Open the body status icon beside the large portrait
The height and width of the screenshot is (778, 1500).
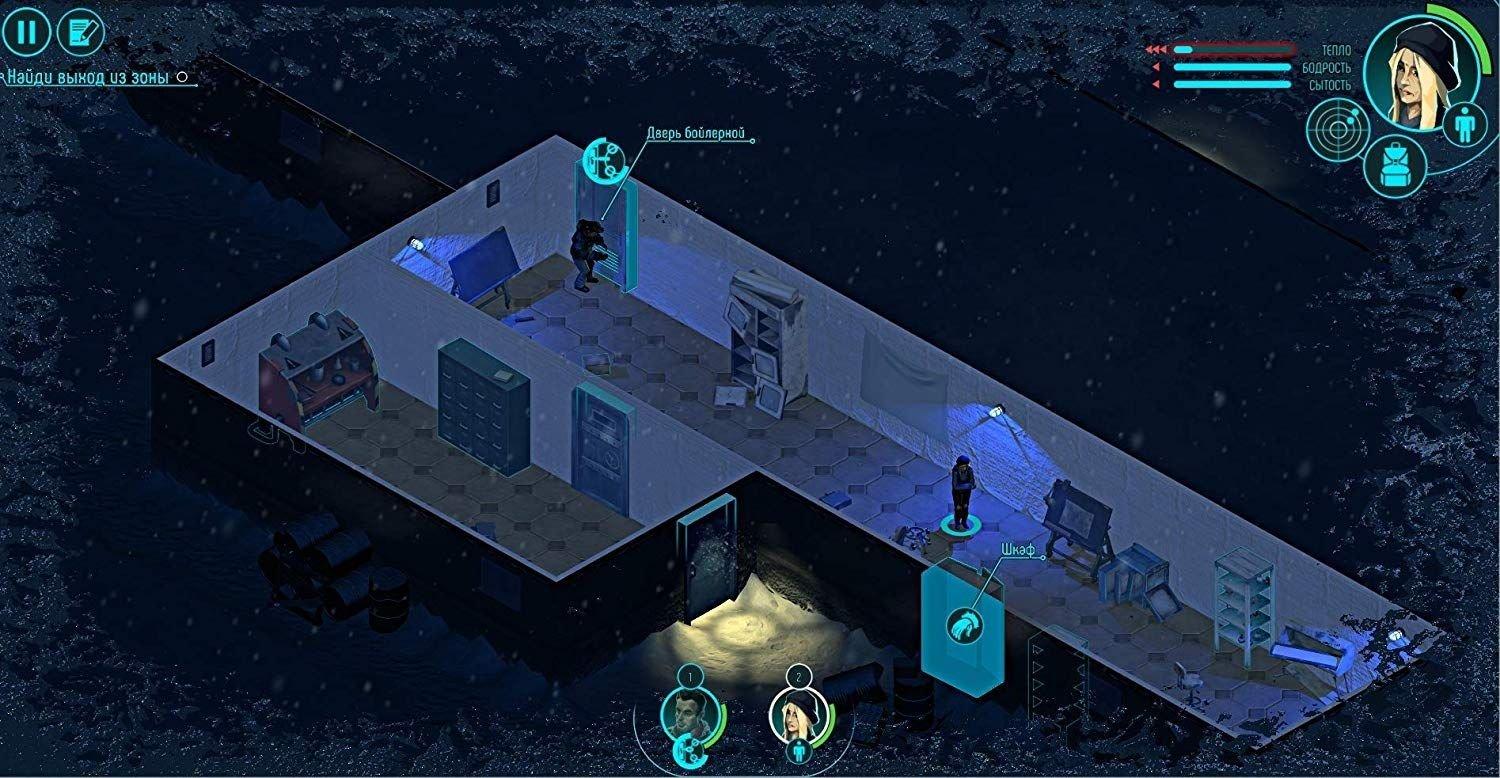pyautogui.click(x=1466, y=126)
